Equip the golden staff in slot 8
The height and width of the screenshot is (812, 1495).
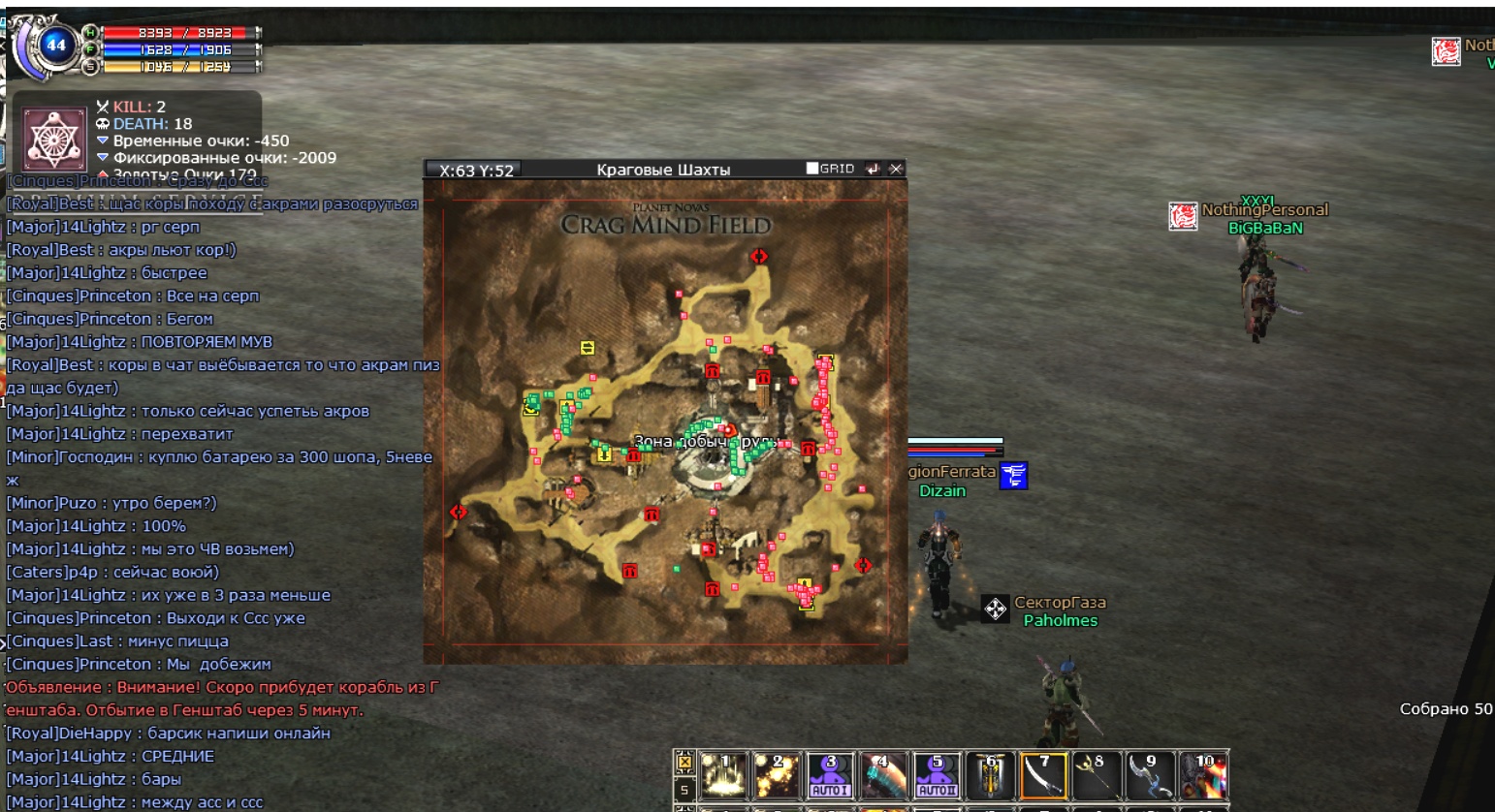1097,775
